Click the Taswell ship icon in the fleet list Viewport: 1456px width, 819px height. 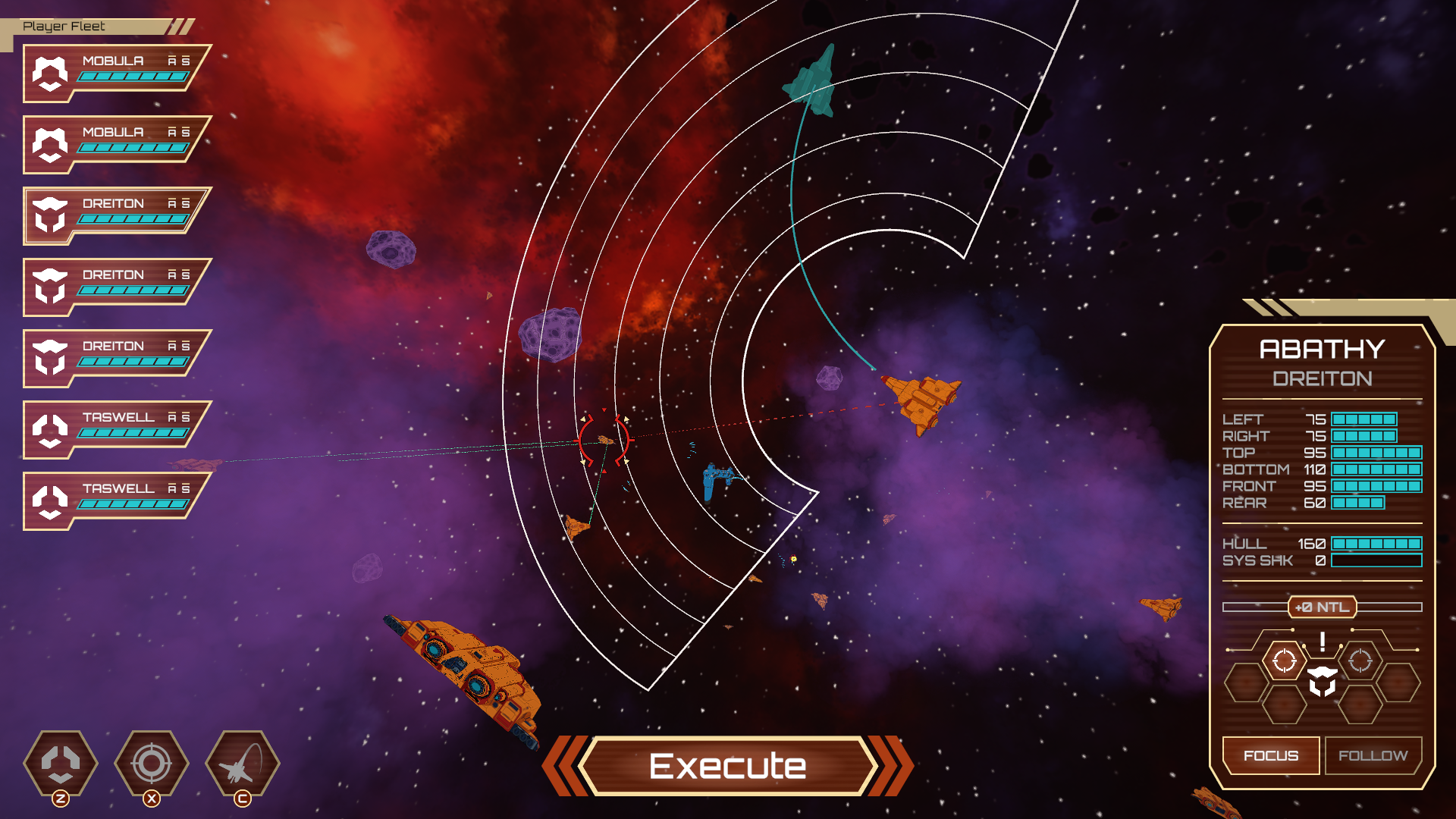point(50,429)
